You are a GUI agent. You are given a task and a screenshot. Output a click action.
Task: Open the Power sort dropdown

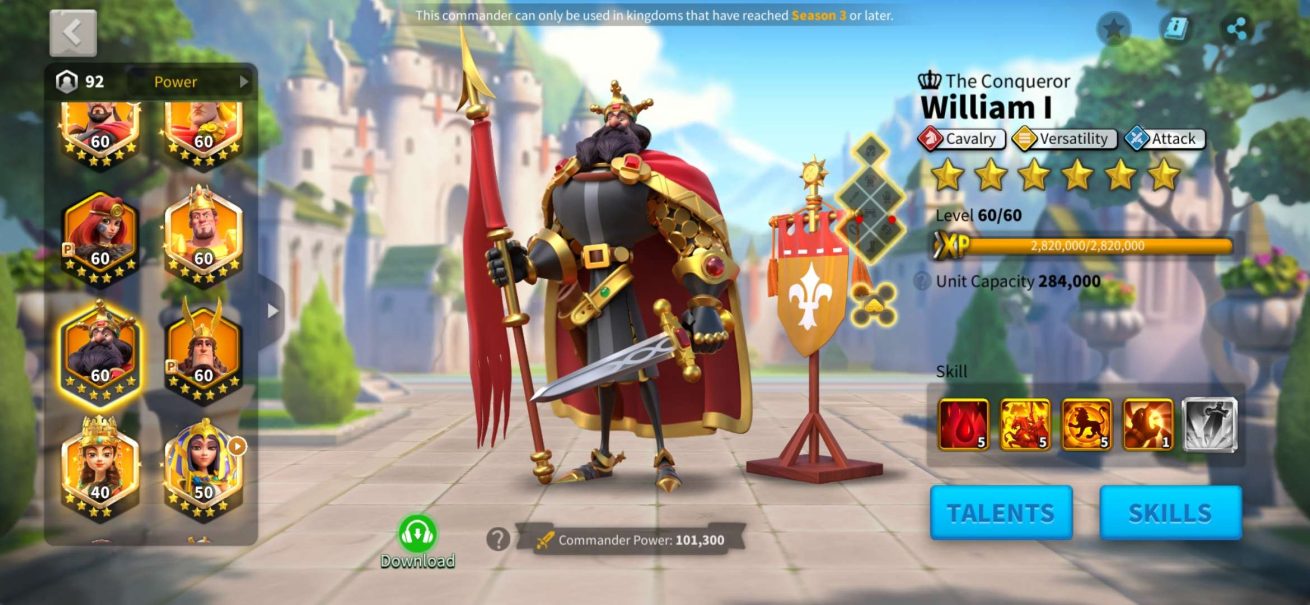[x=200, y=82]
